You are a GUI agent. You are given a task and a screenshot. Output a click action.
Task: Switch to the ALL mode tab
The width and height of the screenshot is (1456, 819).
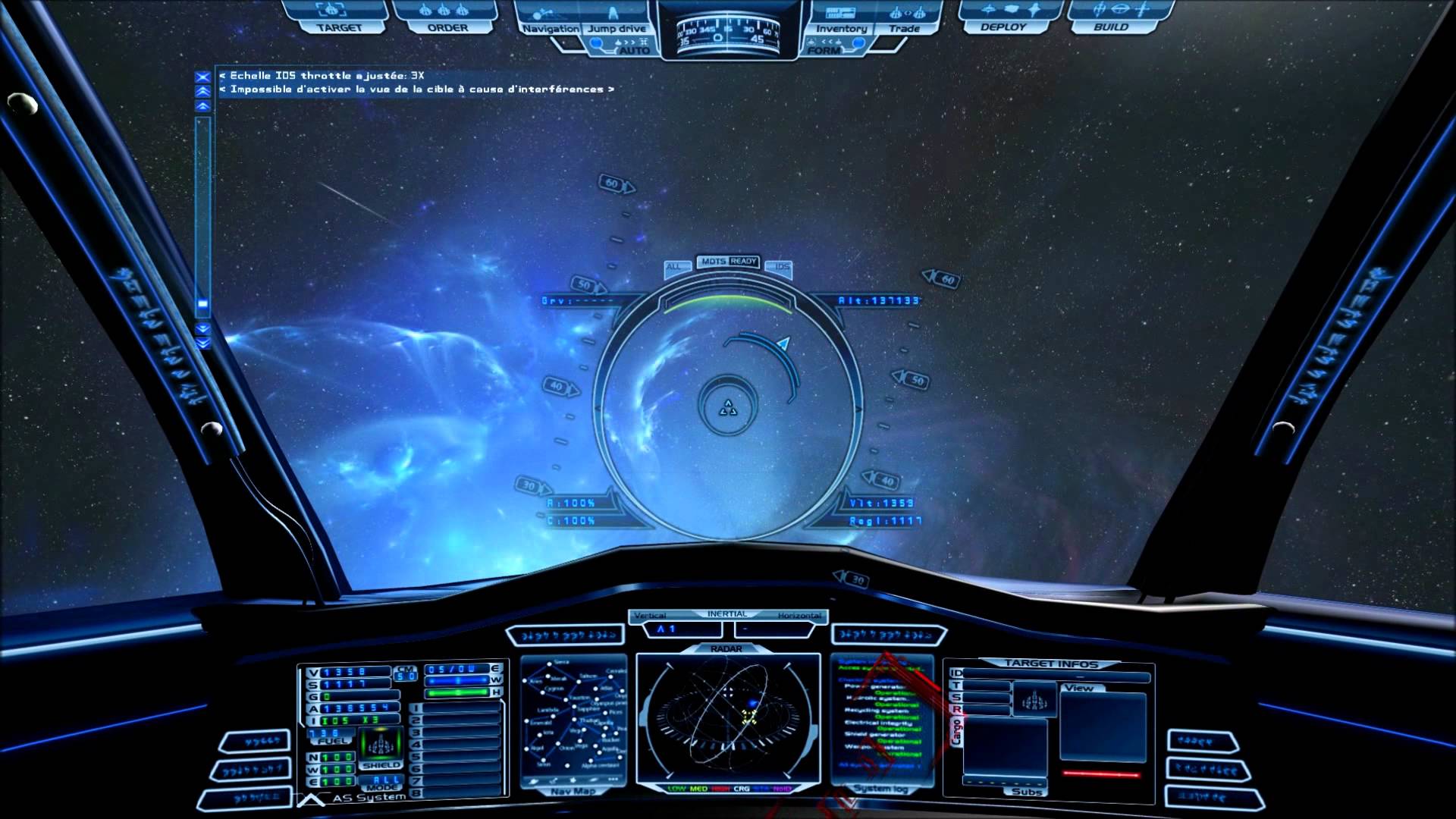coord(674,266)
